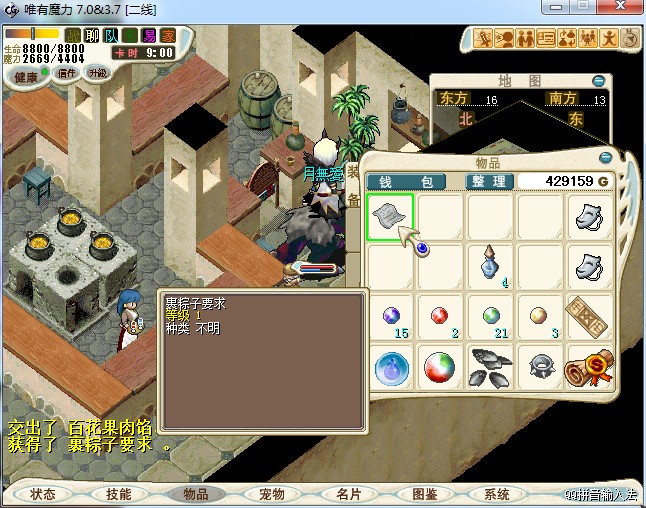The image size is (646, 508).
Task: Select the green orb stack of 21
Action: 490,318
